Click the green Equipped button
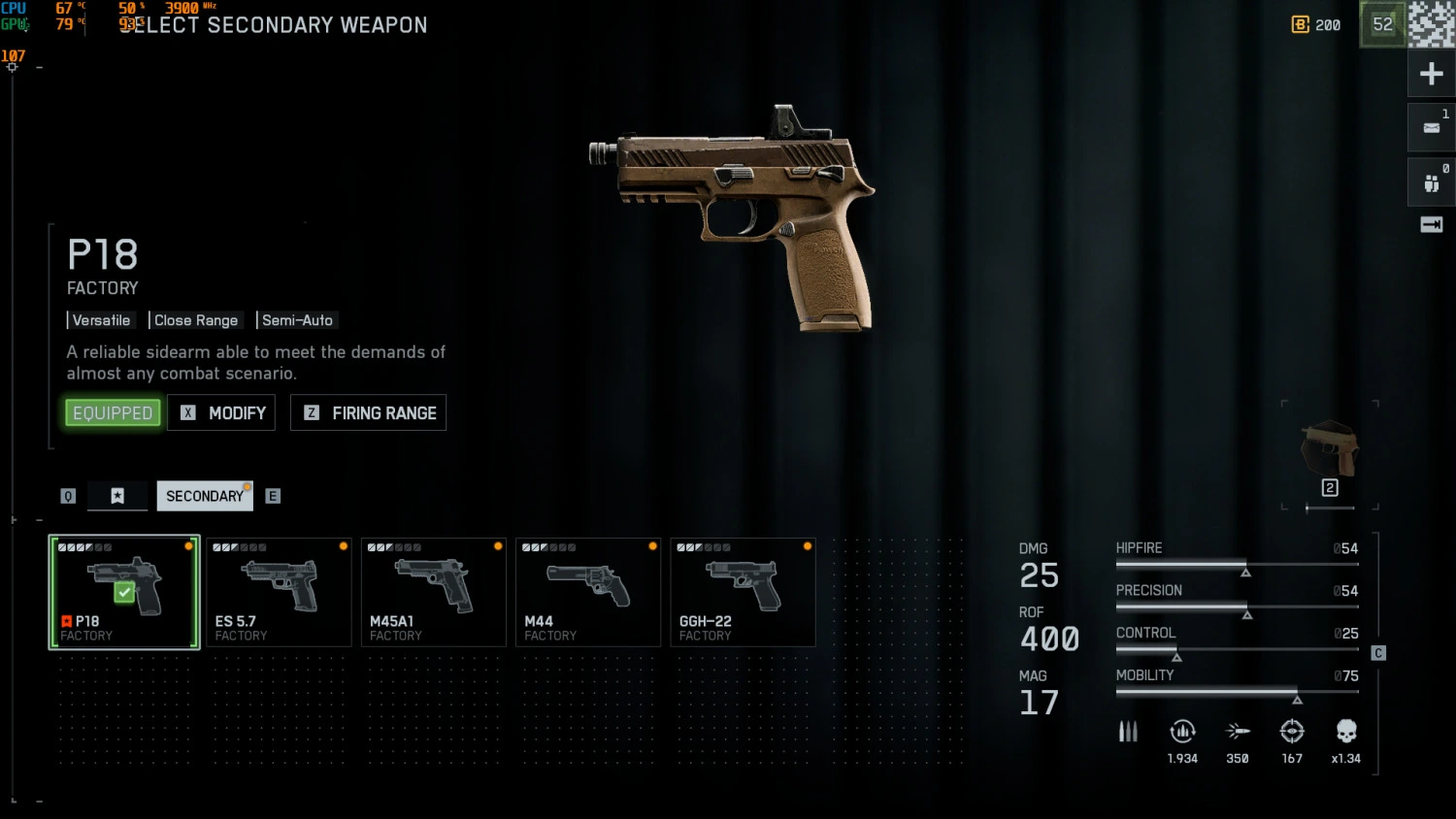Screen dimensions: 1456x819 pyautogui.click(x=113, y=412)
